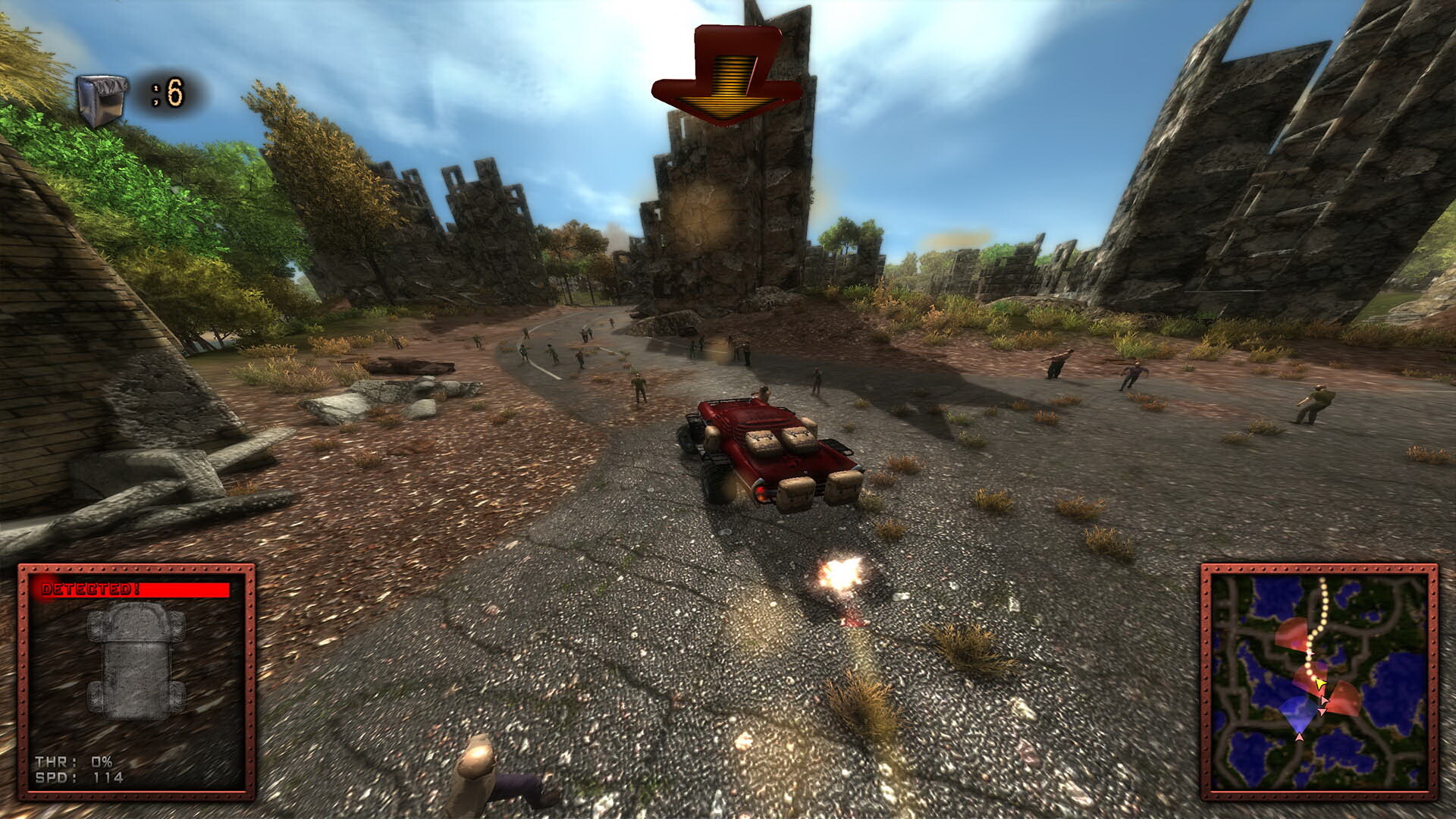Select a pink enemy arrow on the minimap
The height and width of the screenshot is (819, 1456).
(x=1323, y=700)
